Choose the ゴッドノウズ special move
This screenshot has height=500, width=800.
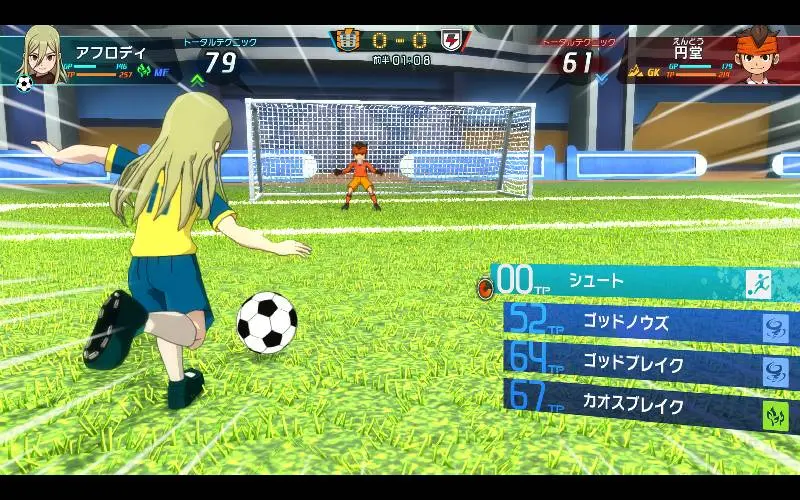pos(640,323)
